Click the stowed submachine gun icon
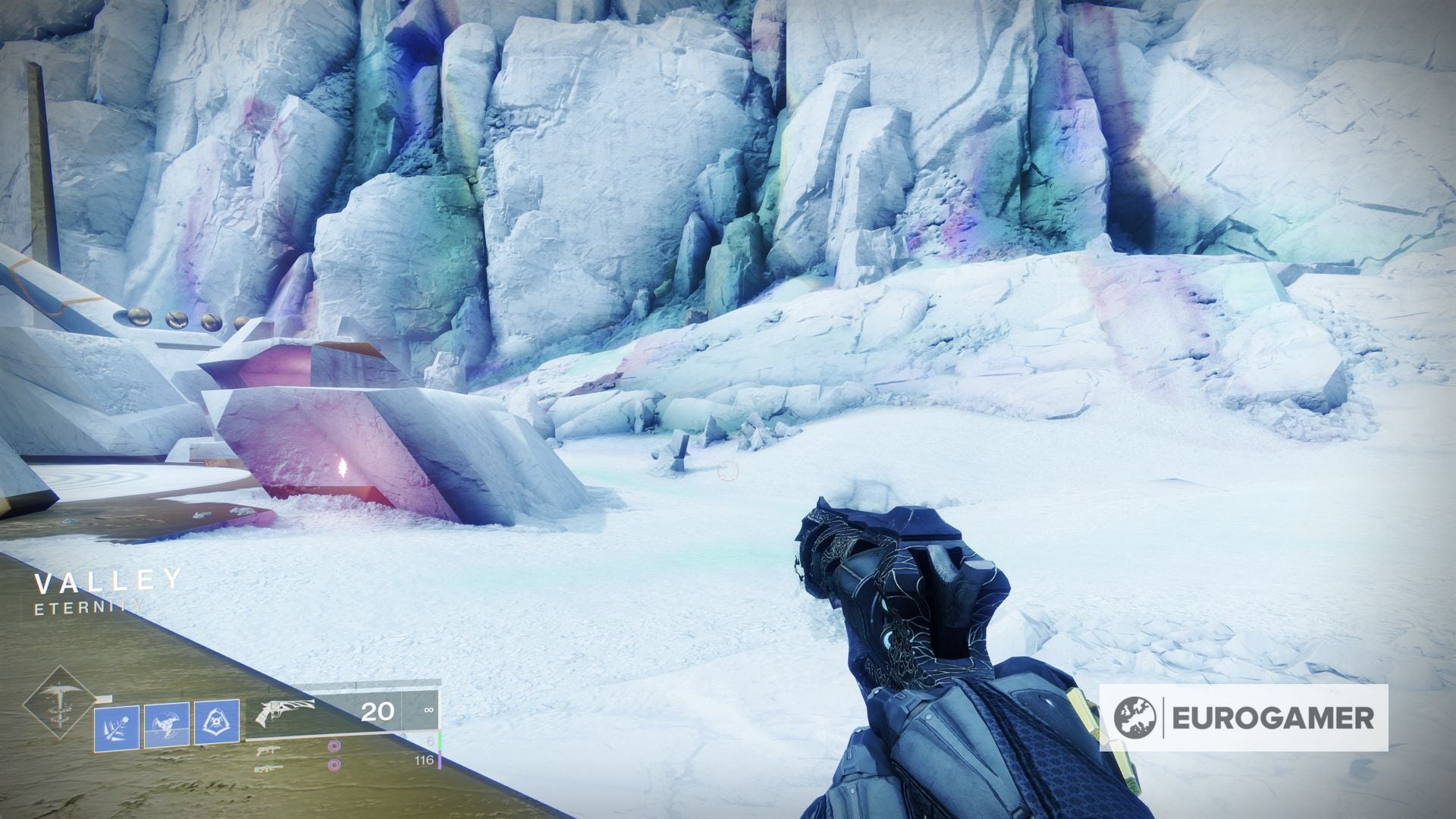 268,750
